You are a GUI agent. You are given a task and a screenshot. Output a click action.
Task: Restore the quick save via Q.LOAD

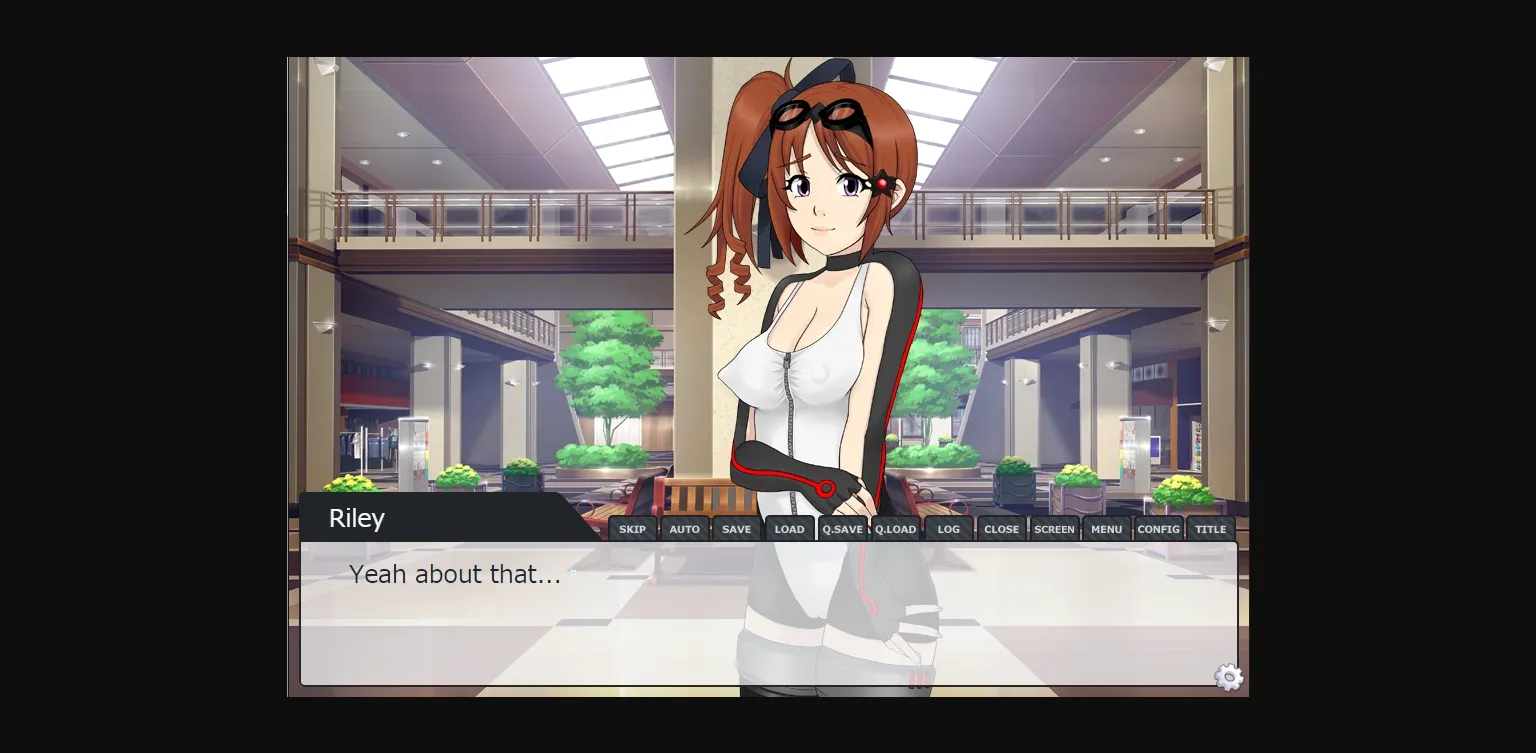point(895,528)
